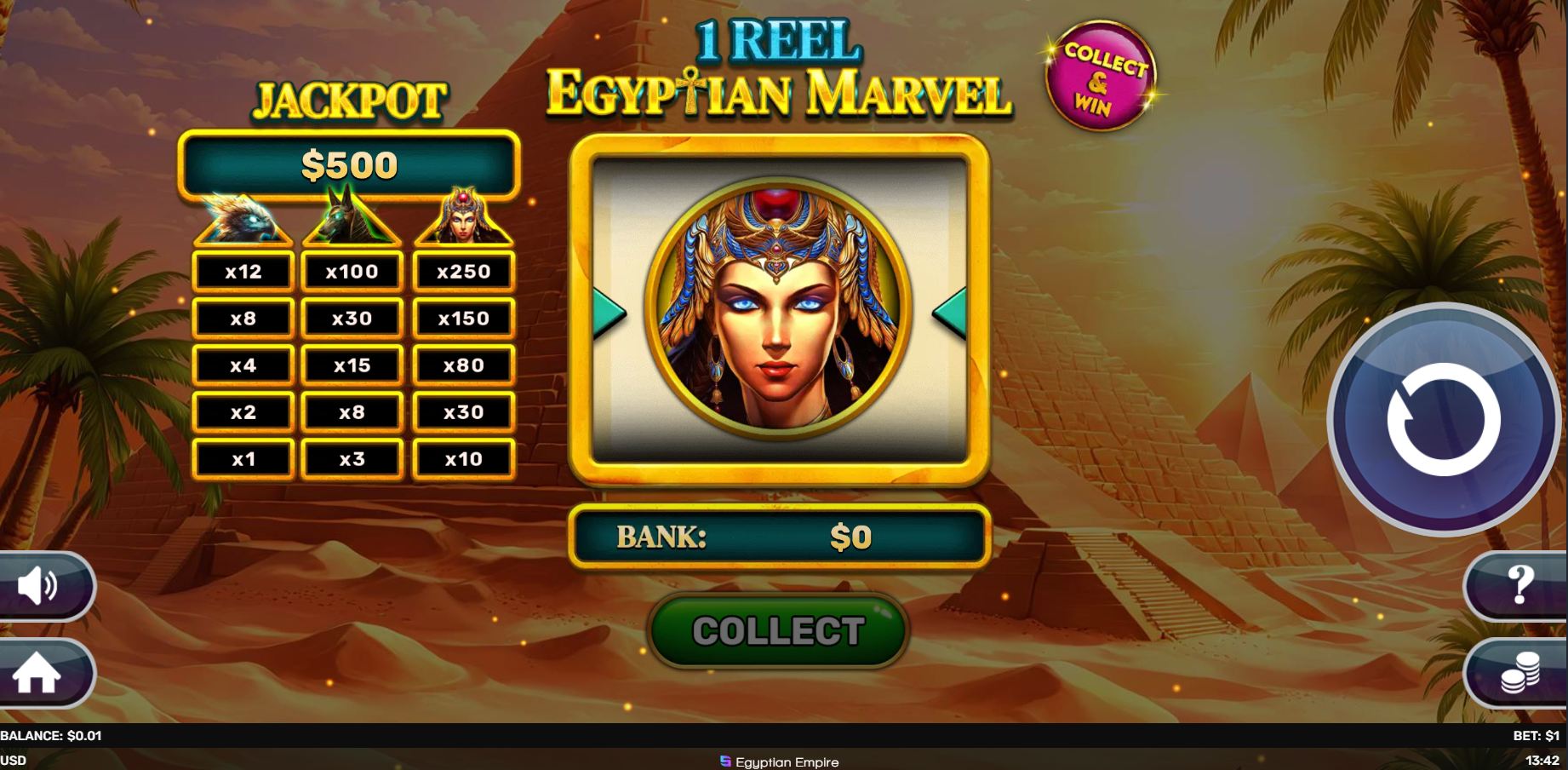
Task: Select the x250 multiplier cell
Action: (464, 272)
